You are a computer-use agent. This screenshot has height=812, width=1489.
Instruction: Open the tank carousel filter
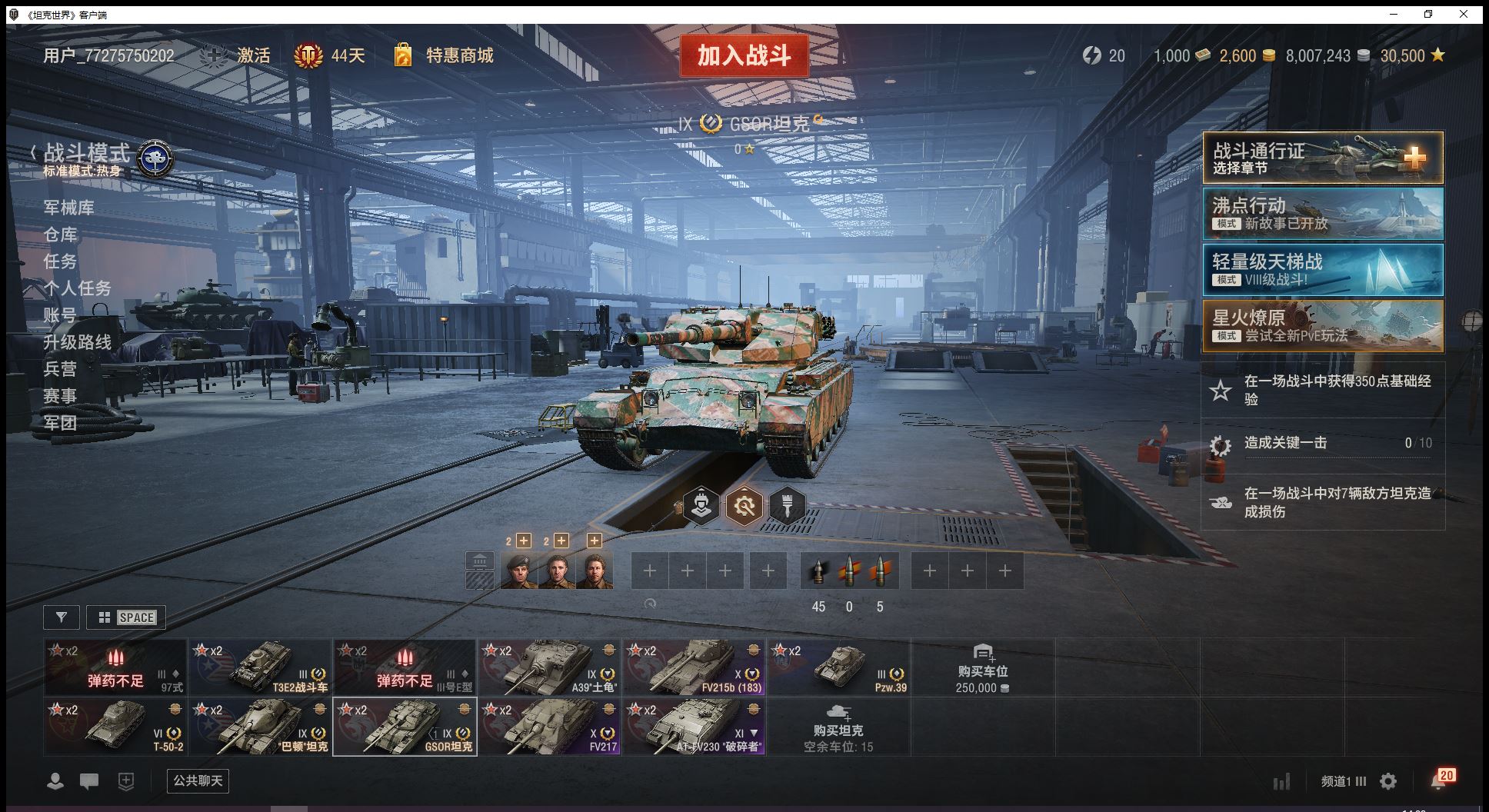[62, 617]
